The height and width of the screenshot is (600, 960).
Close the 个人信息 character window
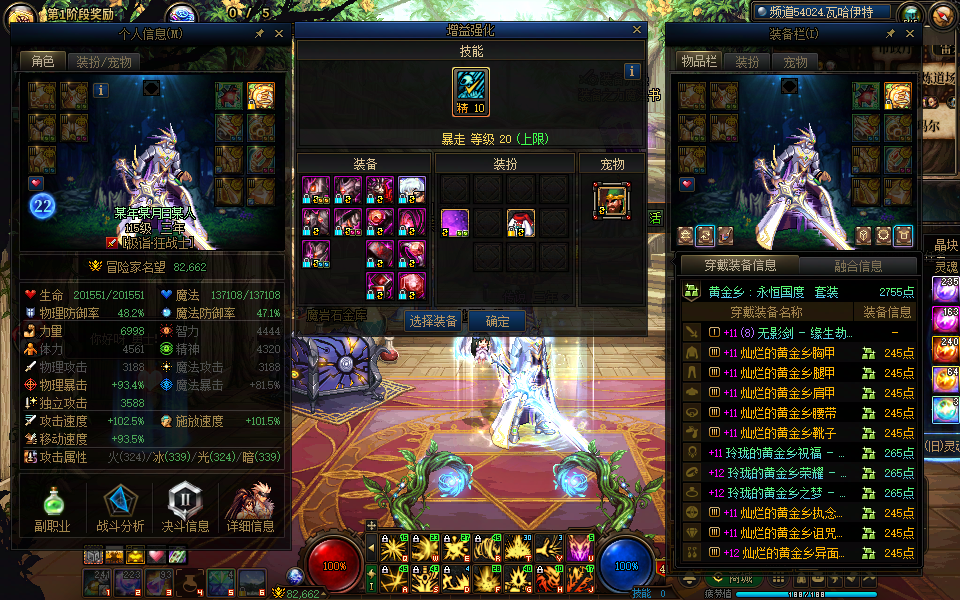click(278, 33)
